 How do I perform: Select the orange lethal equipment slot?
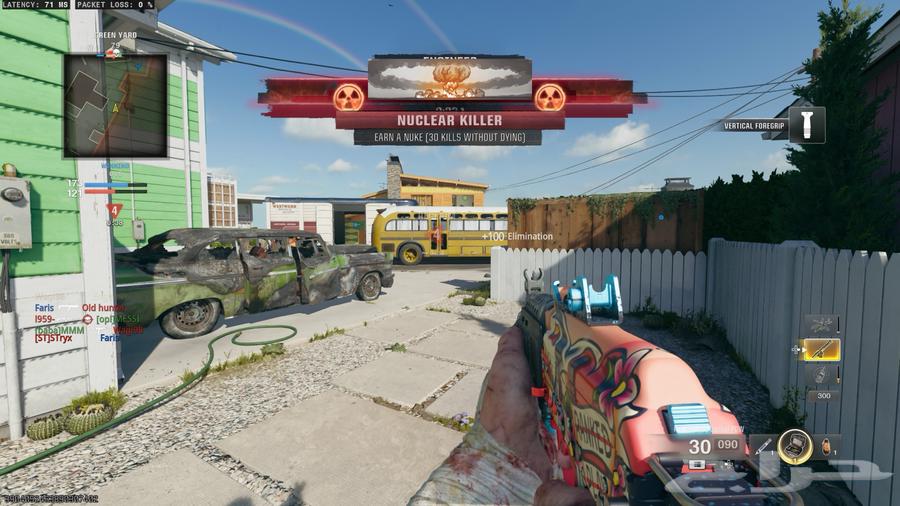coord(827,447)
